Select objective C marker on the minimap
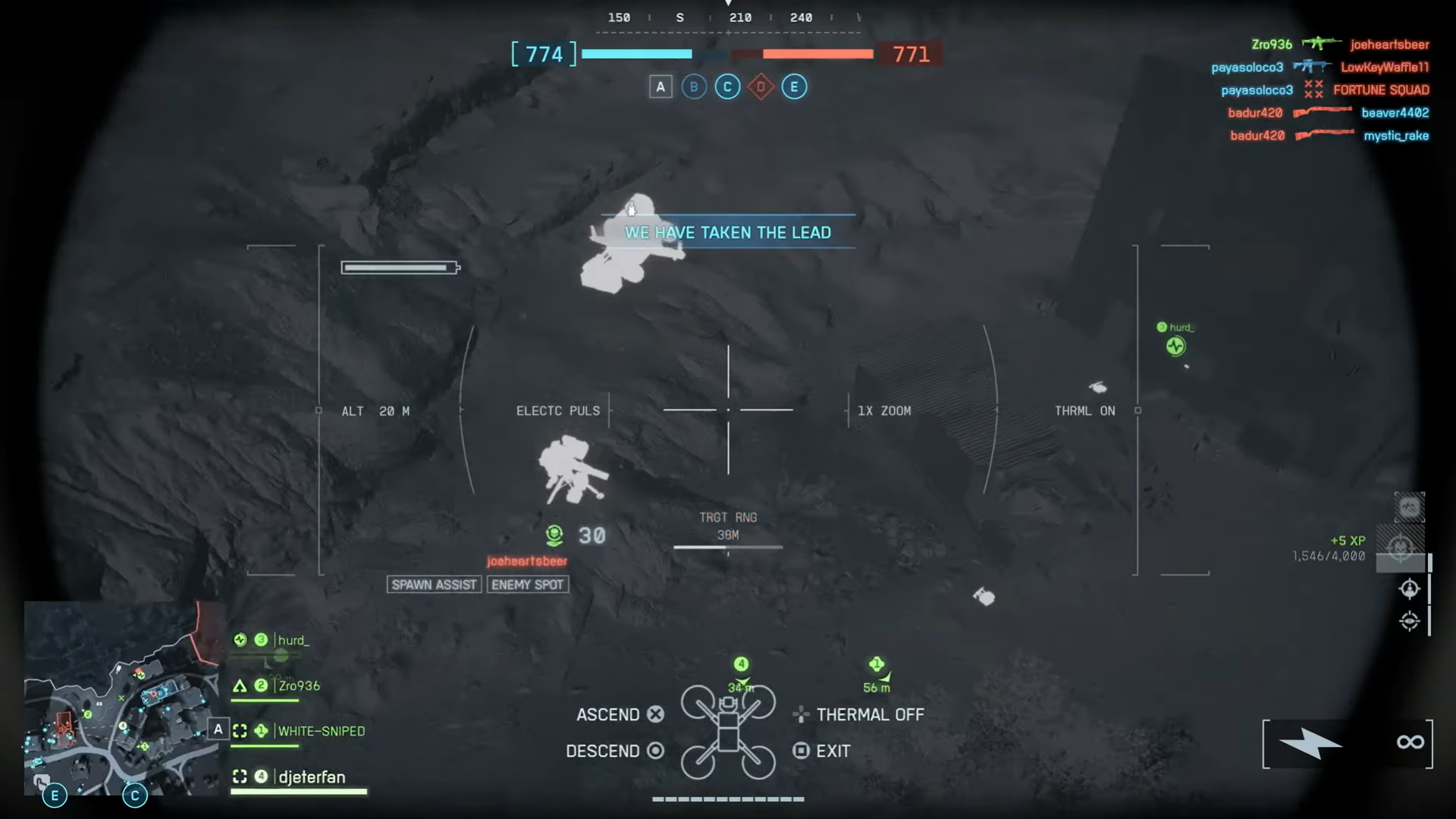Screen dimensions: 1456x819 pos(135,795)
